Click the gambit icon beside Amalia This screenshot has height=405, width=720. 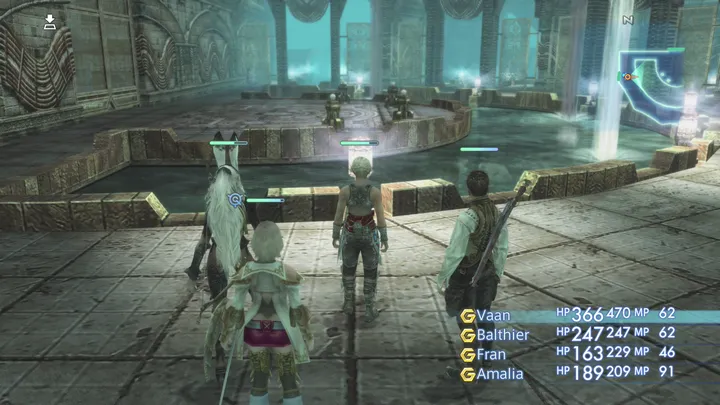(x=467, y=374)
